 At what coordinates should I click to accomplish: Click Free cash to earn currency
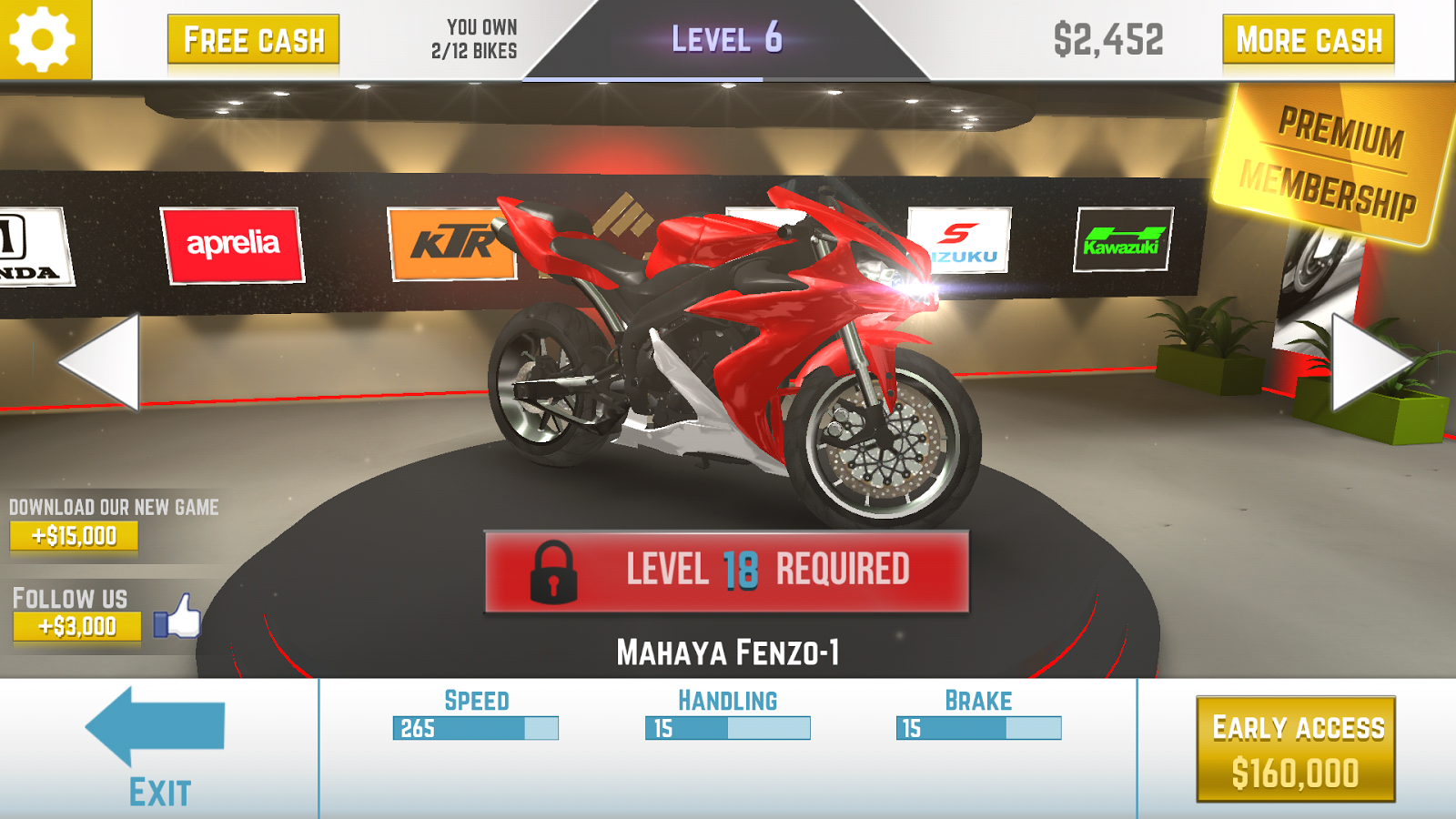pyautogui.click(x=253, y=38)
